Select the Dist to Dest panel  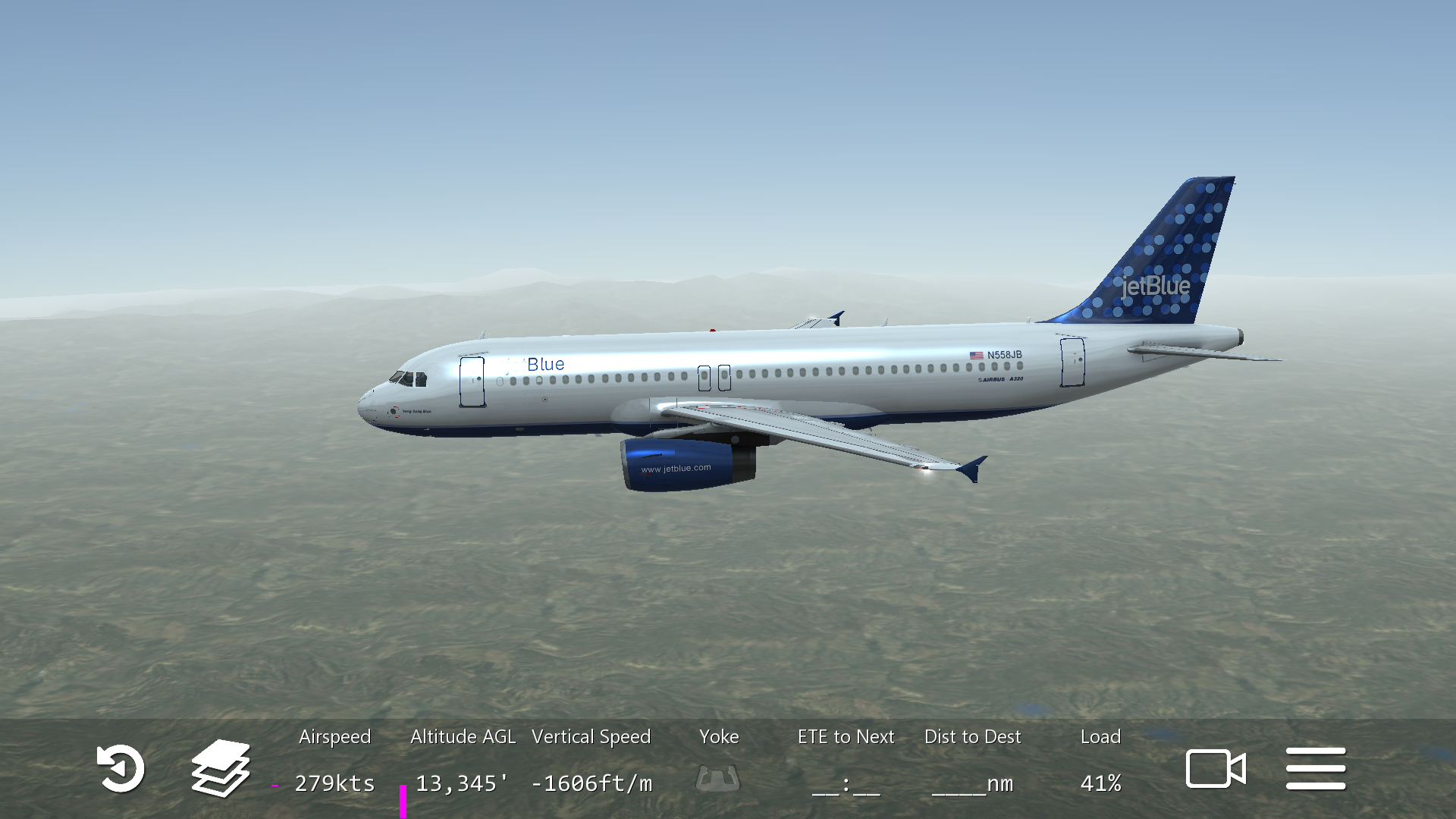[x=973, y=761]
